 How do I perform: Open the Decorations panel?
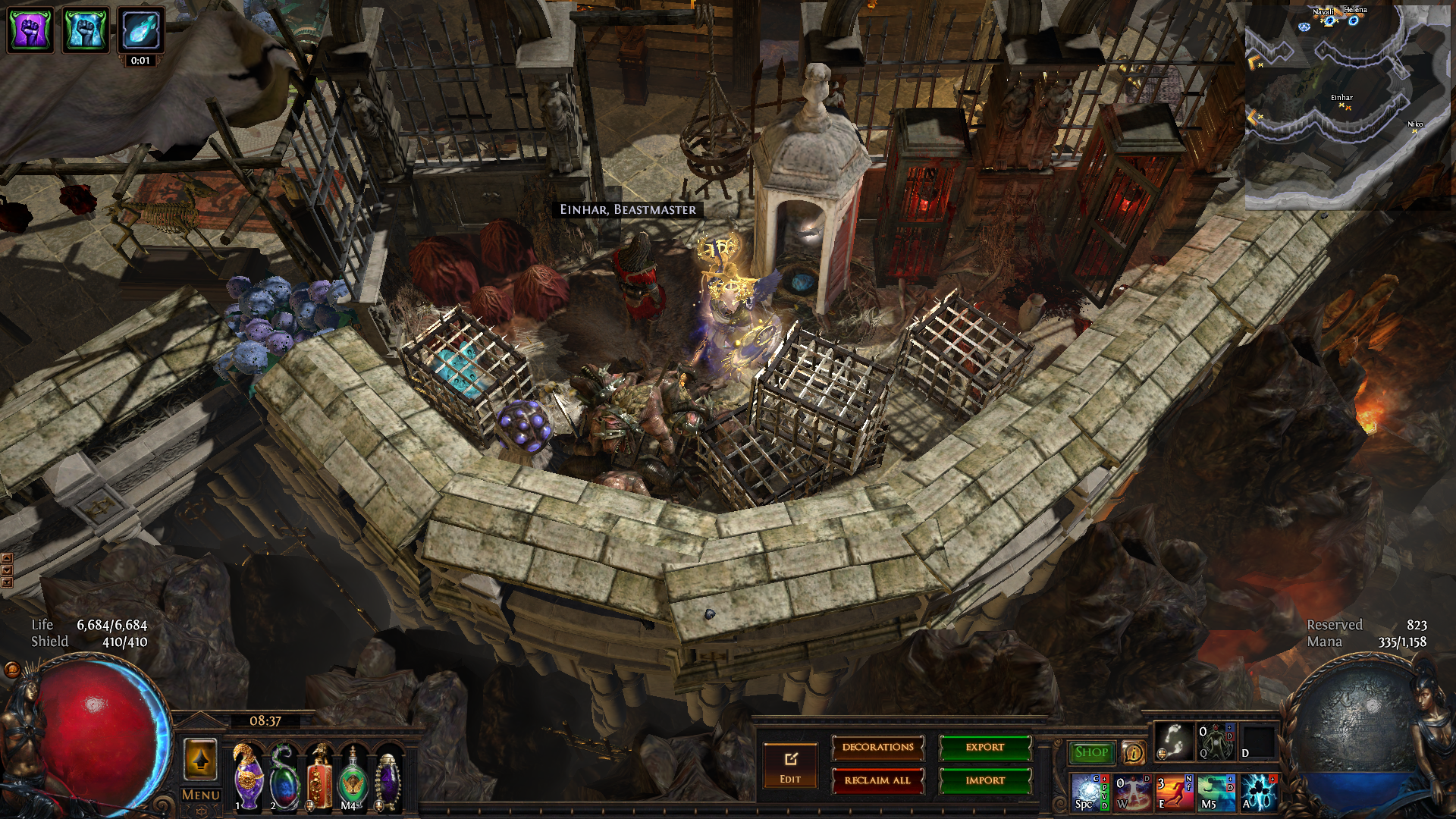877,748
